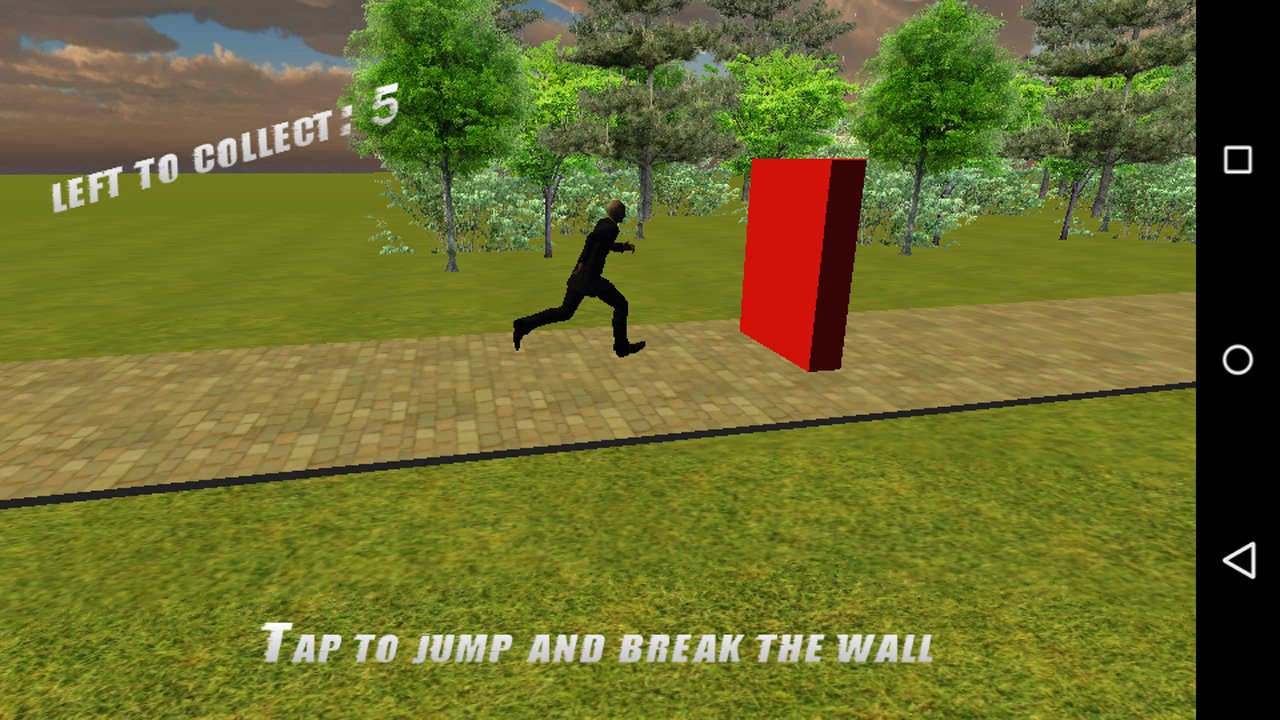This screenshot has width=1280, height=720.
Task: Tap the Android back triangle button
Action: click(1238, 560)
